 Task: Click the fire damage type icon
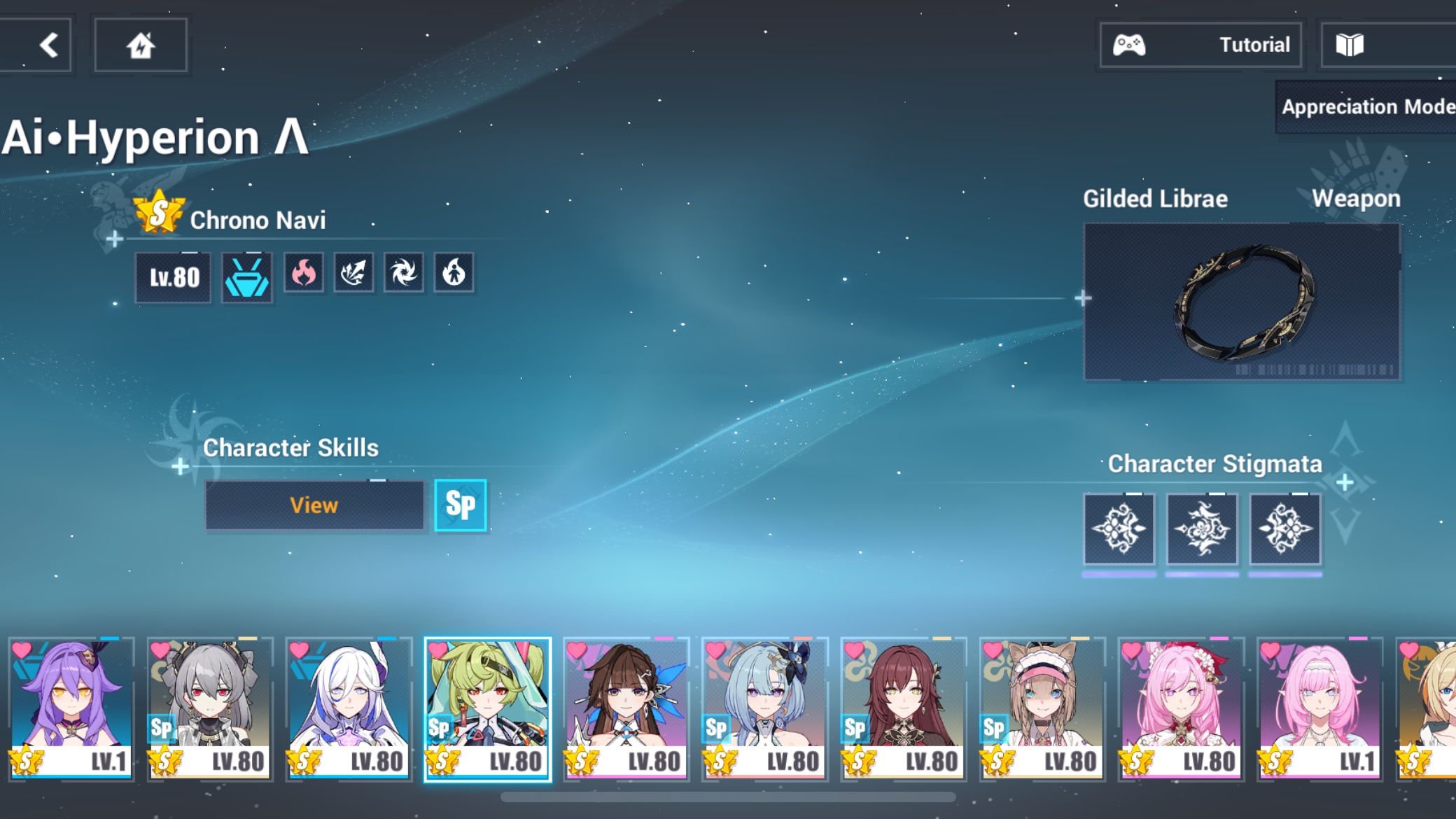pyautogui.click(x=304, y=273)
